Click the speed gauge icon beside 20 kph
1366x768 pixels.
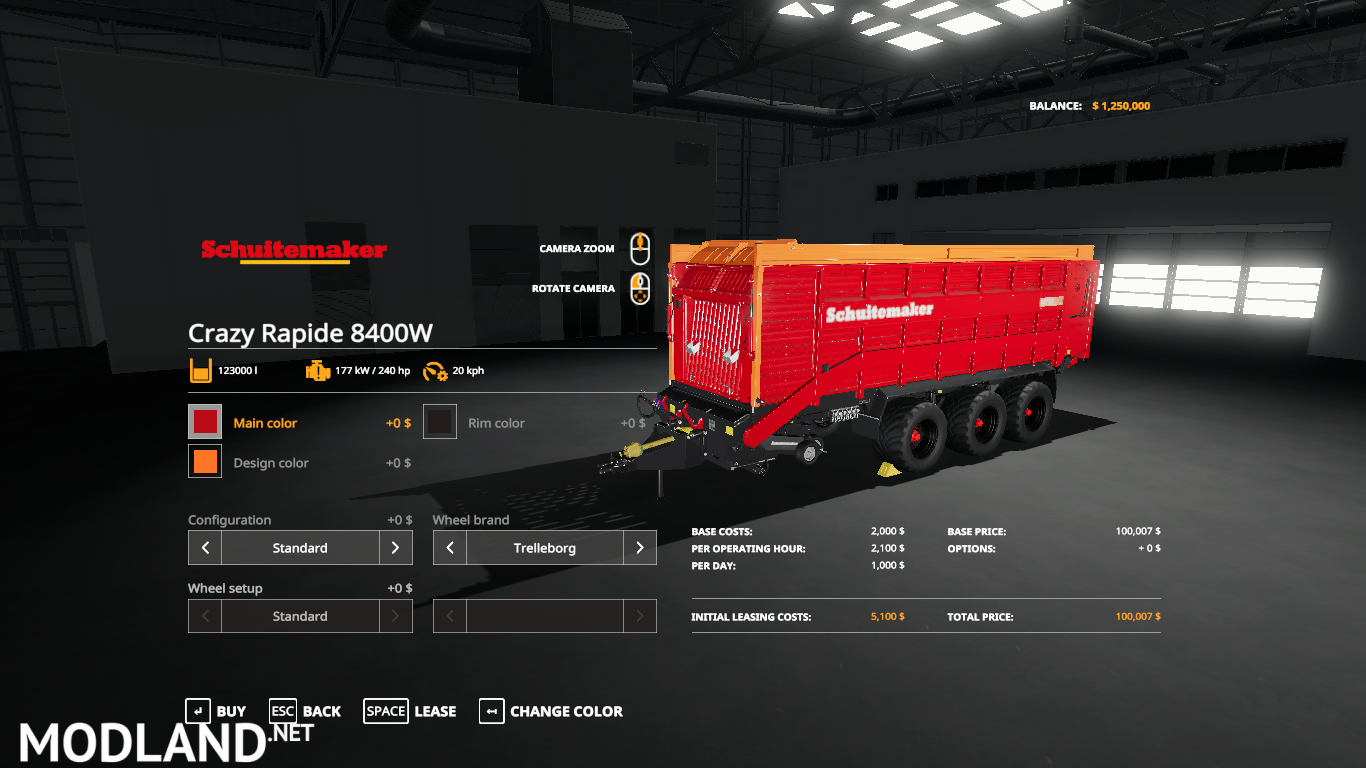point(435,370)
